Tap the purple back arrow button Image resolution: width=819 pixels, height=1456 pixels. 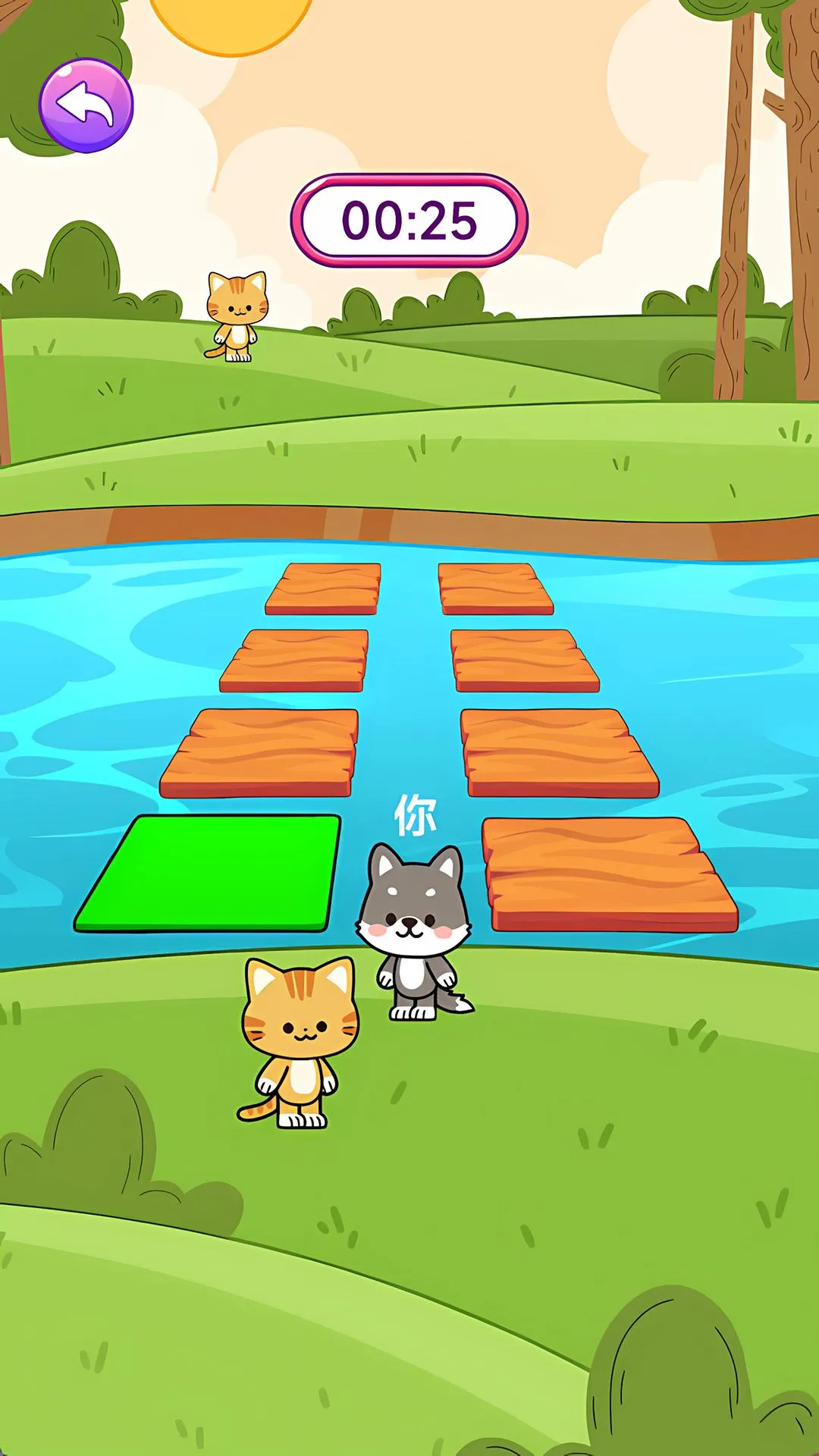[86, 105]
